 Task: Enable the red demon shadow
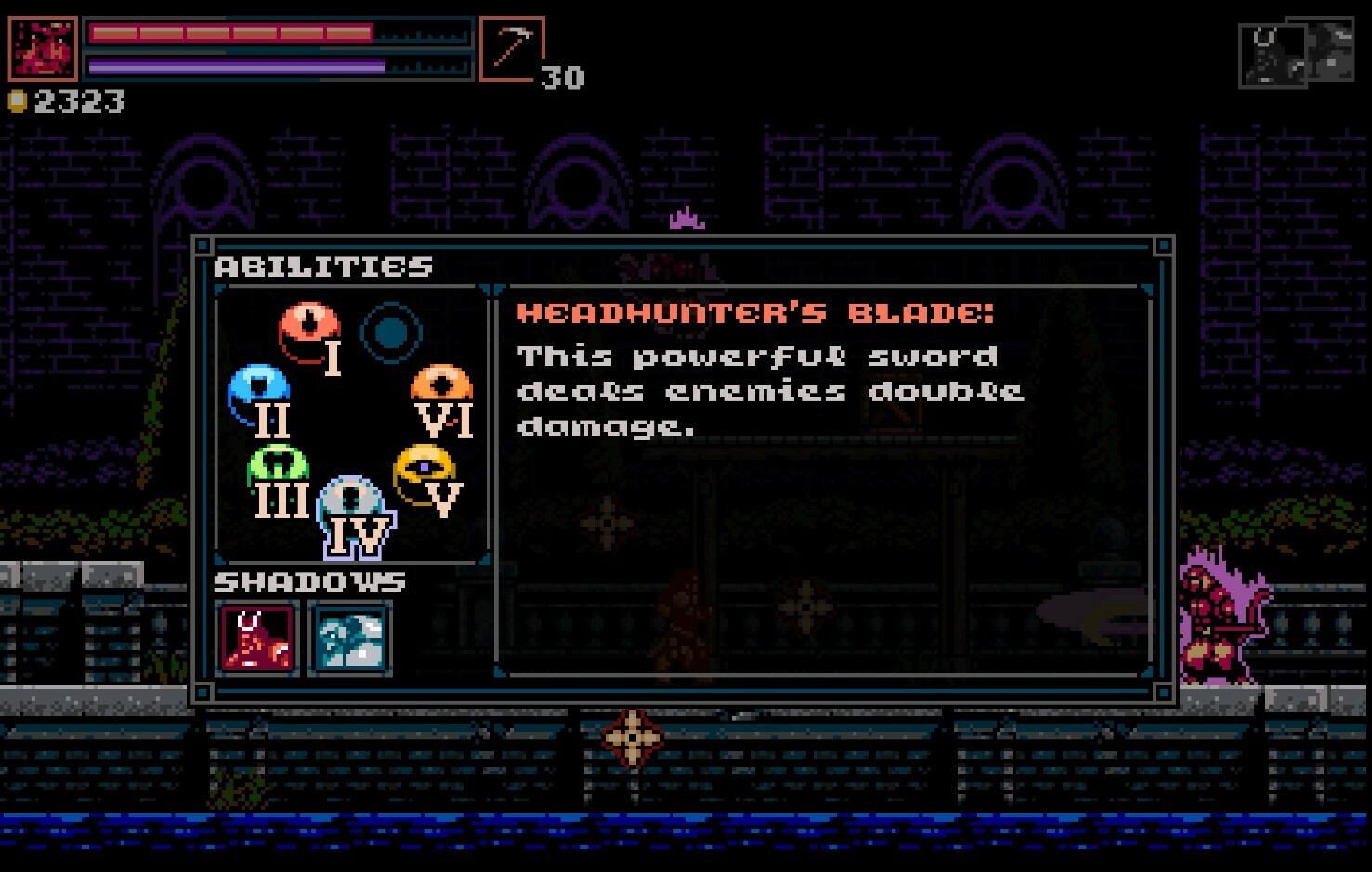click(259, 639)
